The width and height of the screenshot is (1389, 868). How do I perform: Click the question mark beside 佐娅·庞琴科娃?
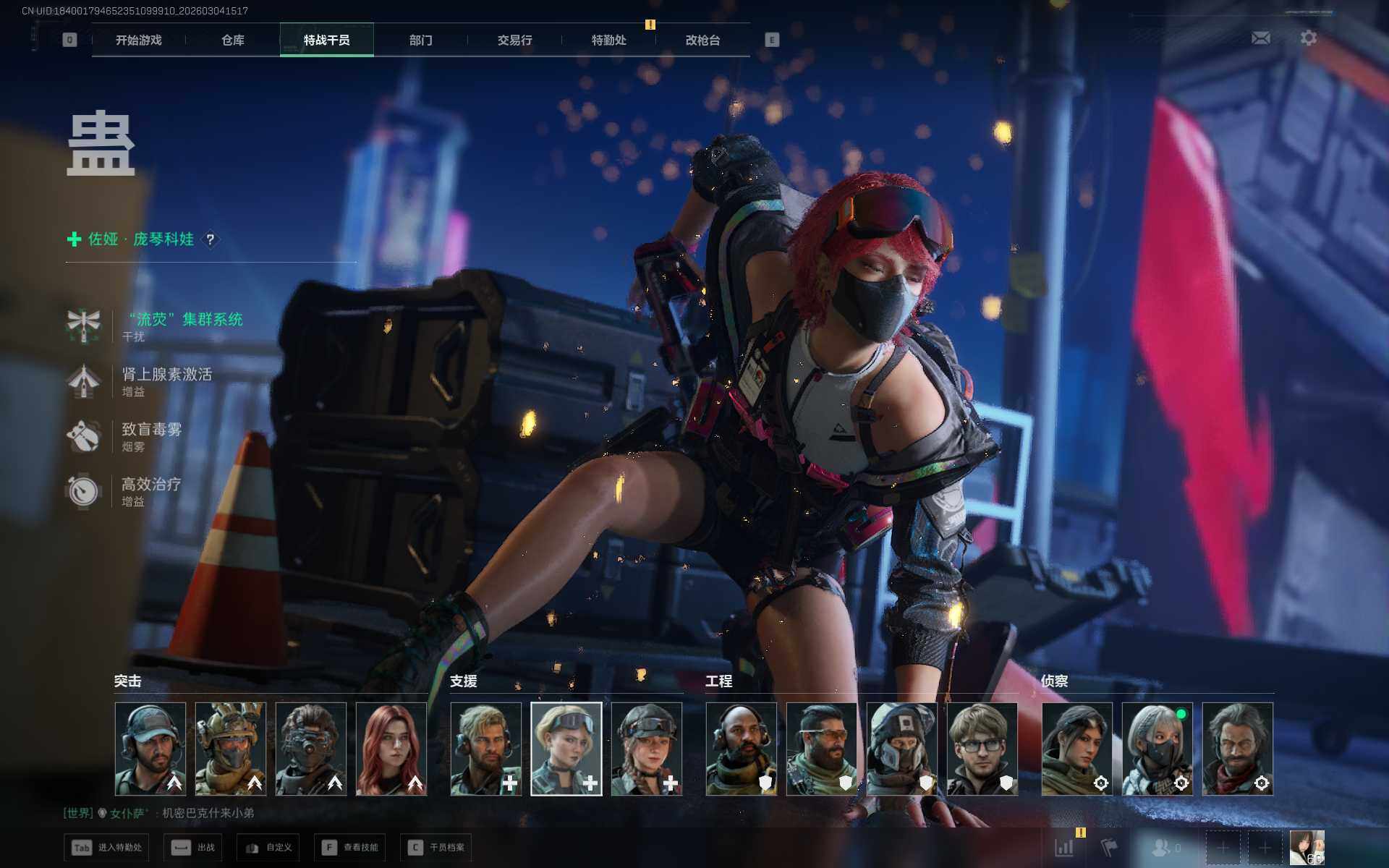[x=211, y=239]
